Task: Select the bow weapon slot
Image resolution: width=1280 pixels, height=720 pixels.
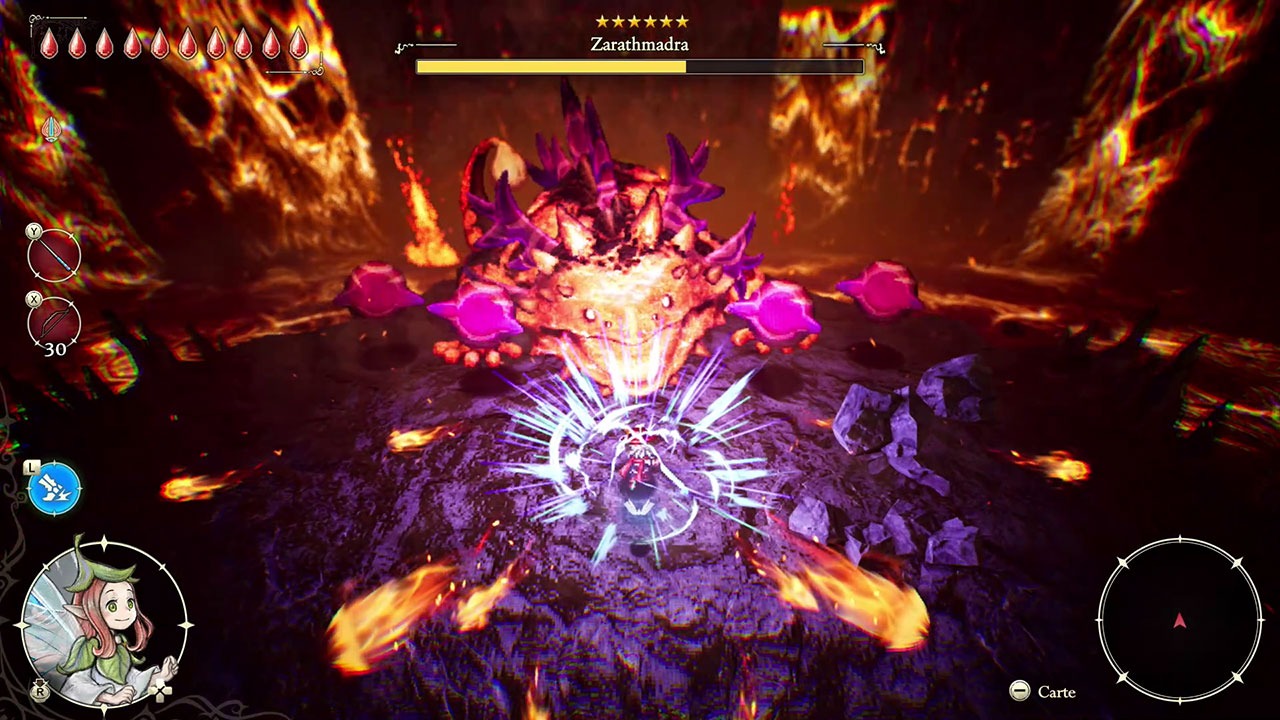Action: click(x=54, y=323)
